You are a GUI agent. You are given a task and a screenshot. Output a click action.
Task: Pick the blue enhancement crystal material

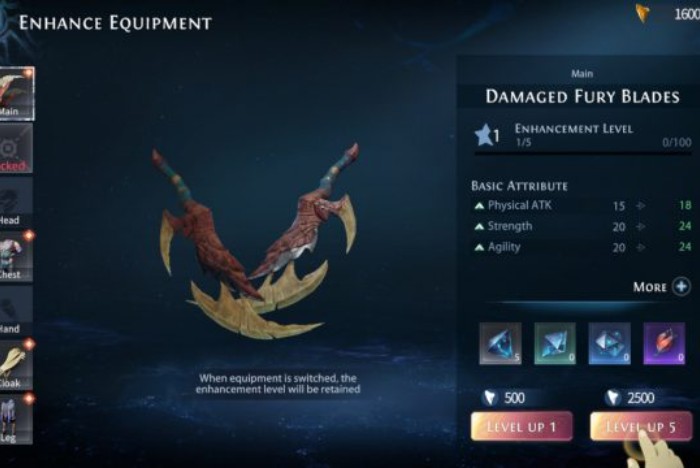(x=609, y=343)
